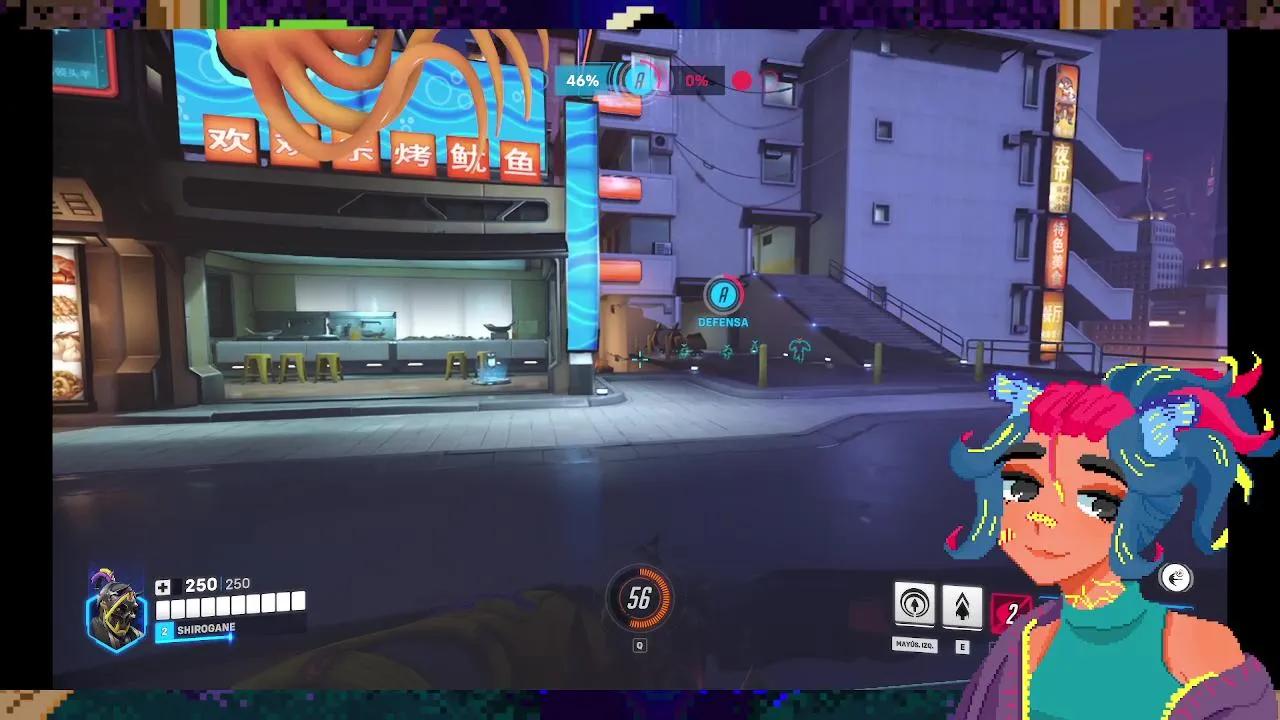Screen dimensions: 1280x720
Task: Toggle the red overtime dot at top
Action: coord(741,80)
